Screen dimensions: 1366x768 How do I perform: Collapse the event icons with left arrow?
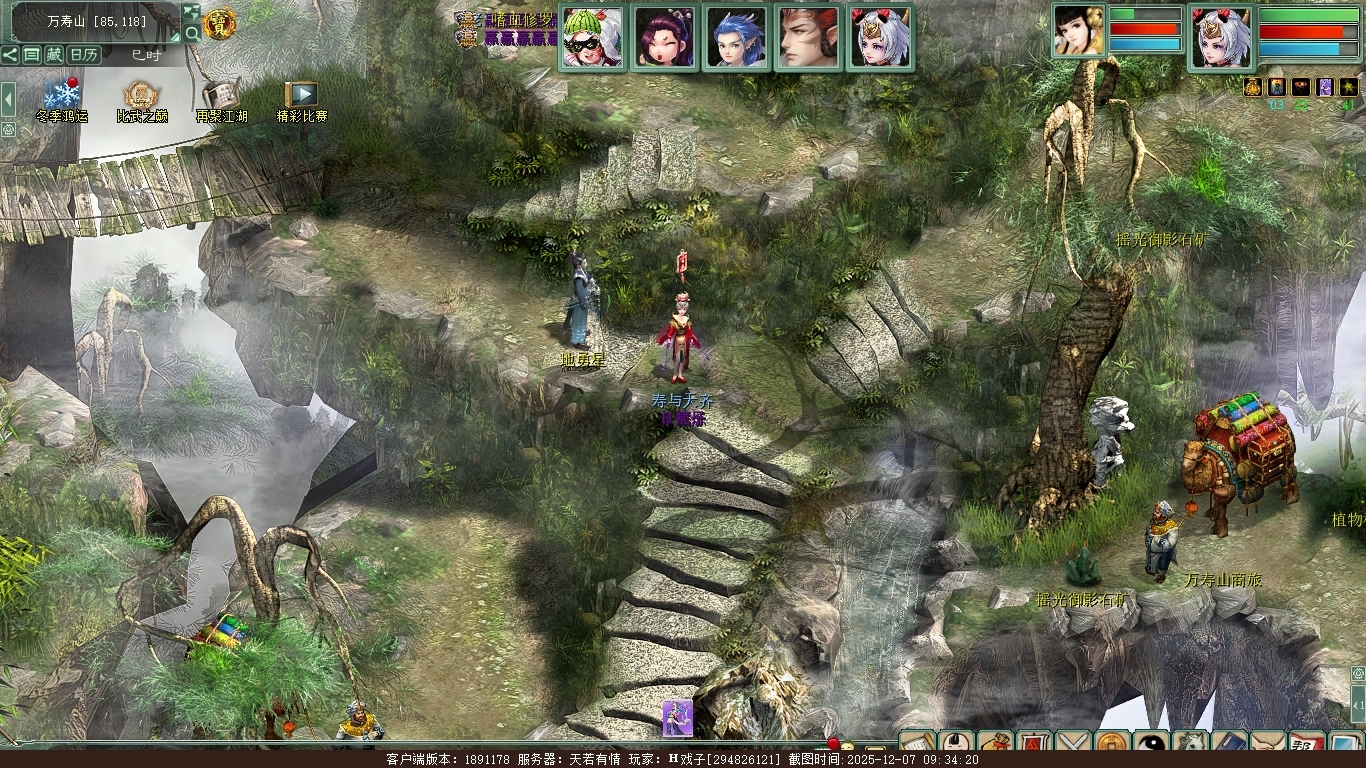click(x=9, y=98)
